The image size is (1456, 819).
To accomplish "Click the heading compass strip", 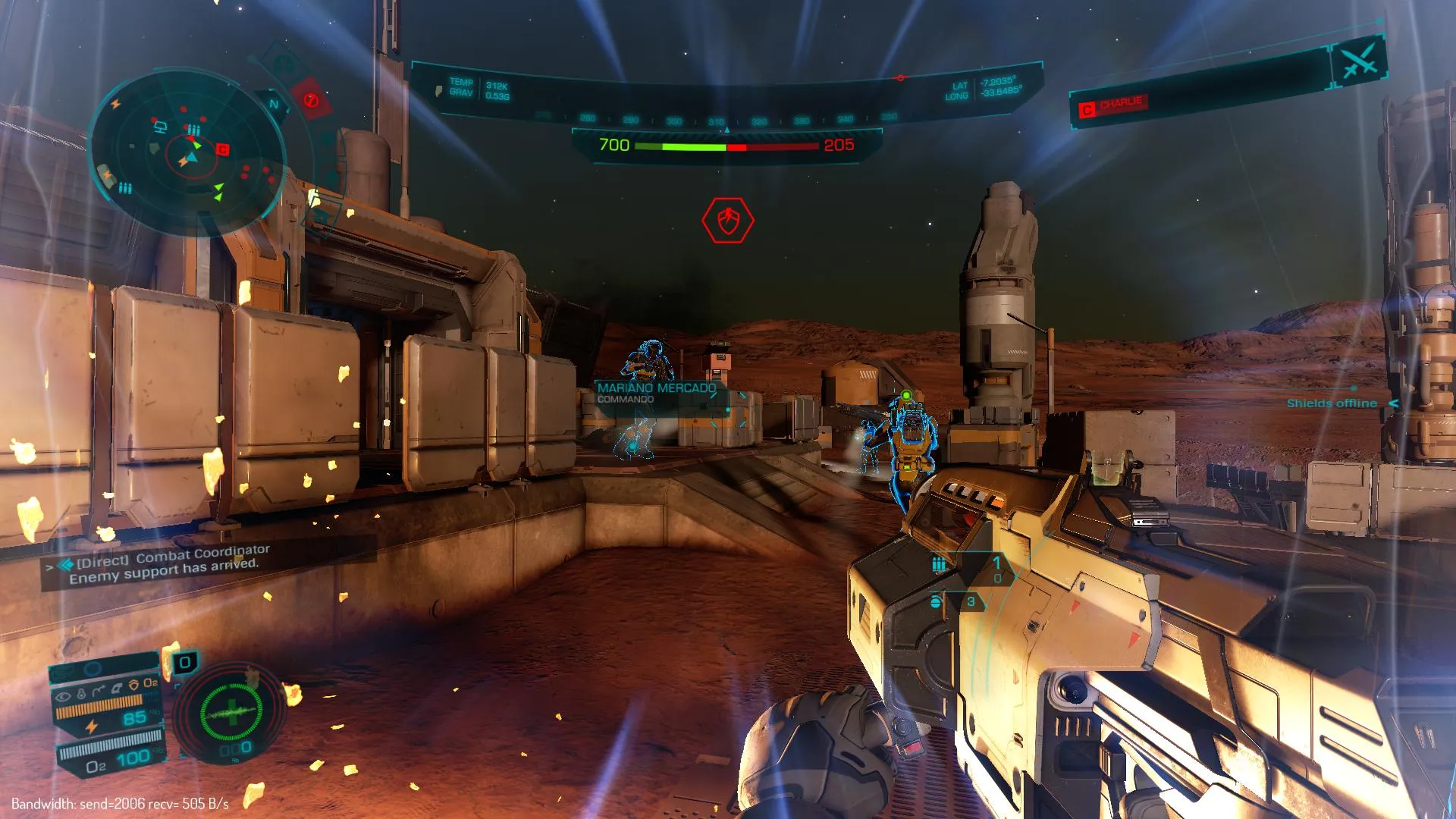I will coord(717,119).
